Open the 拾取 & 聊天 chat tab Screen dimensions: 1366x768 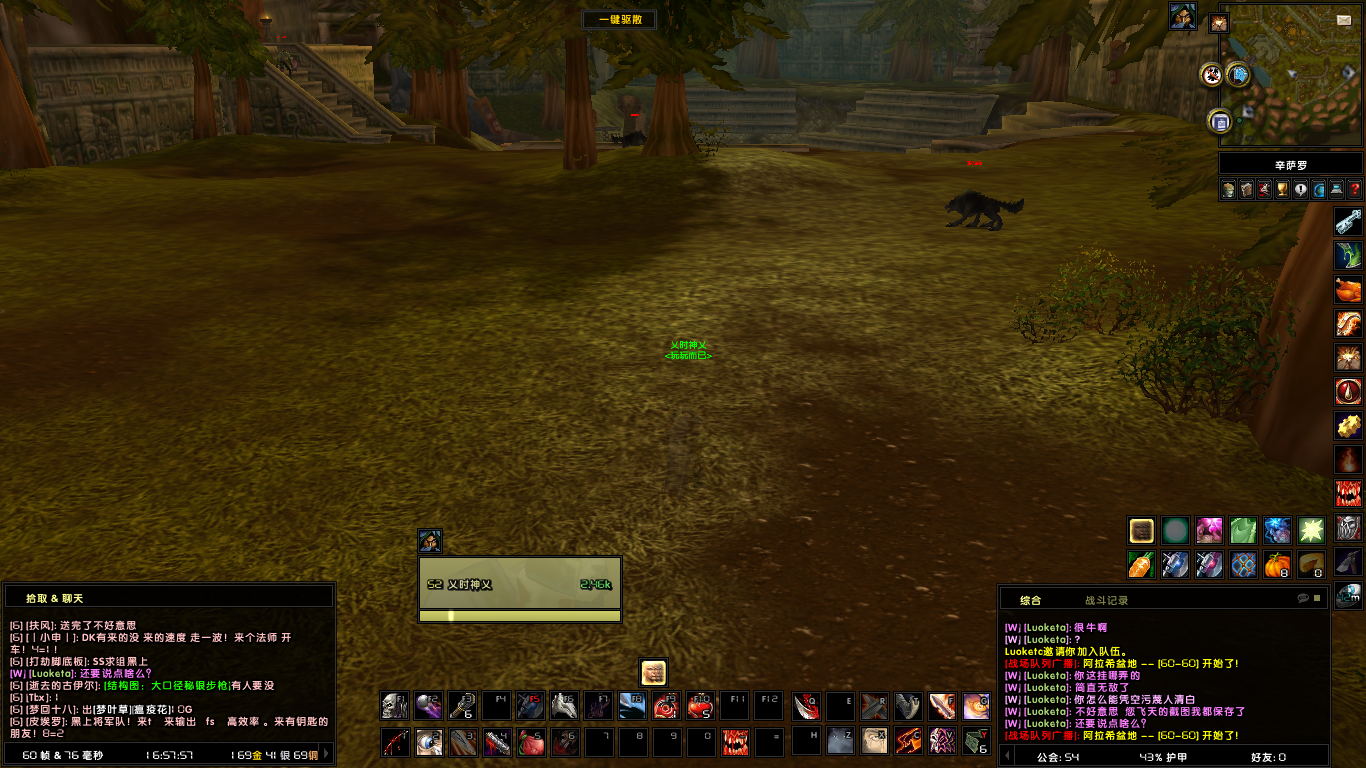point(54,598)
